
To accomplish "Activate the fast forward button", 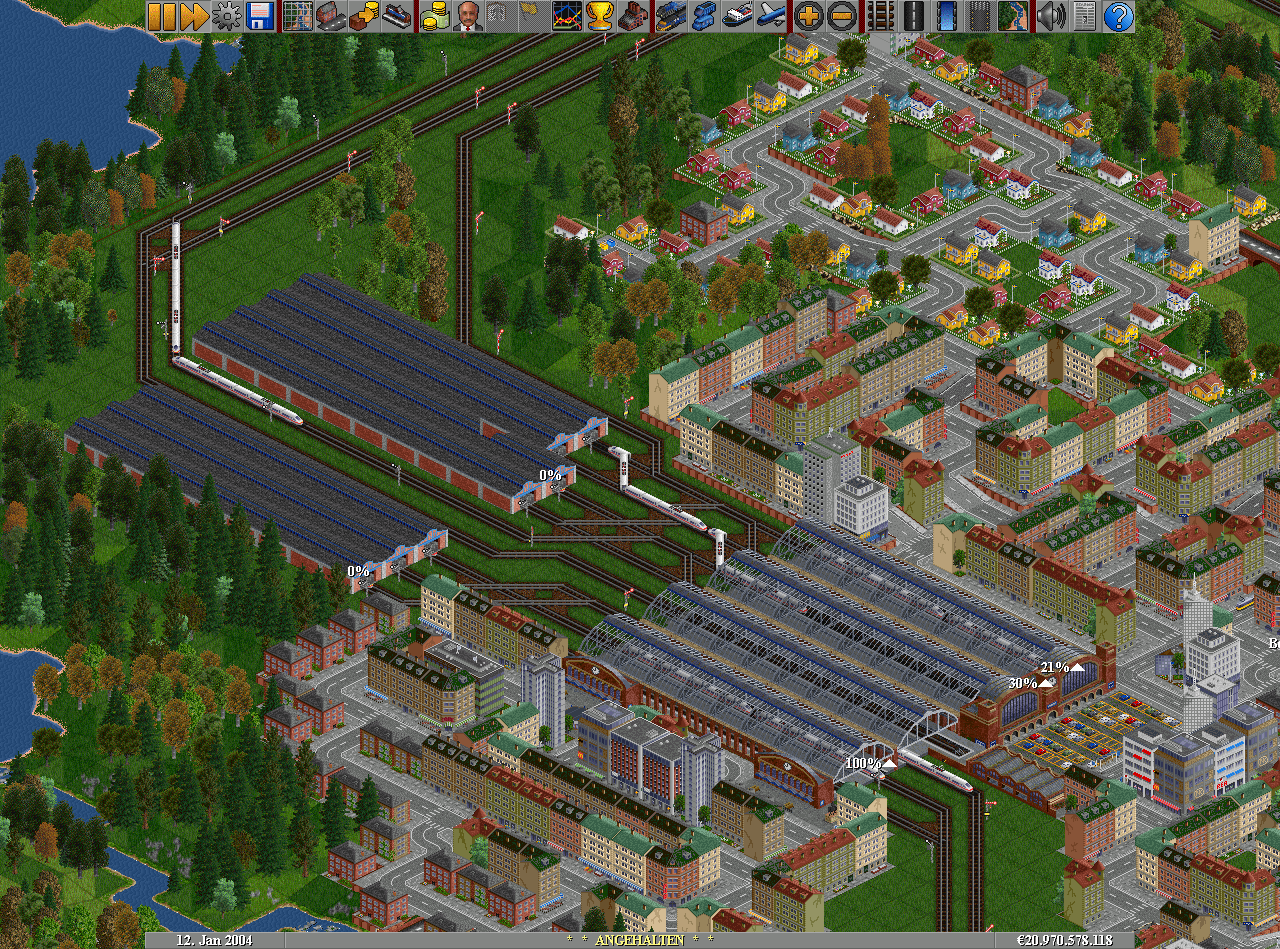I will (194, 15).
